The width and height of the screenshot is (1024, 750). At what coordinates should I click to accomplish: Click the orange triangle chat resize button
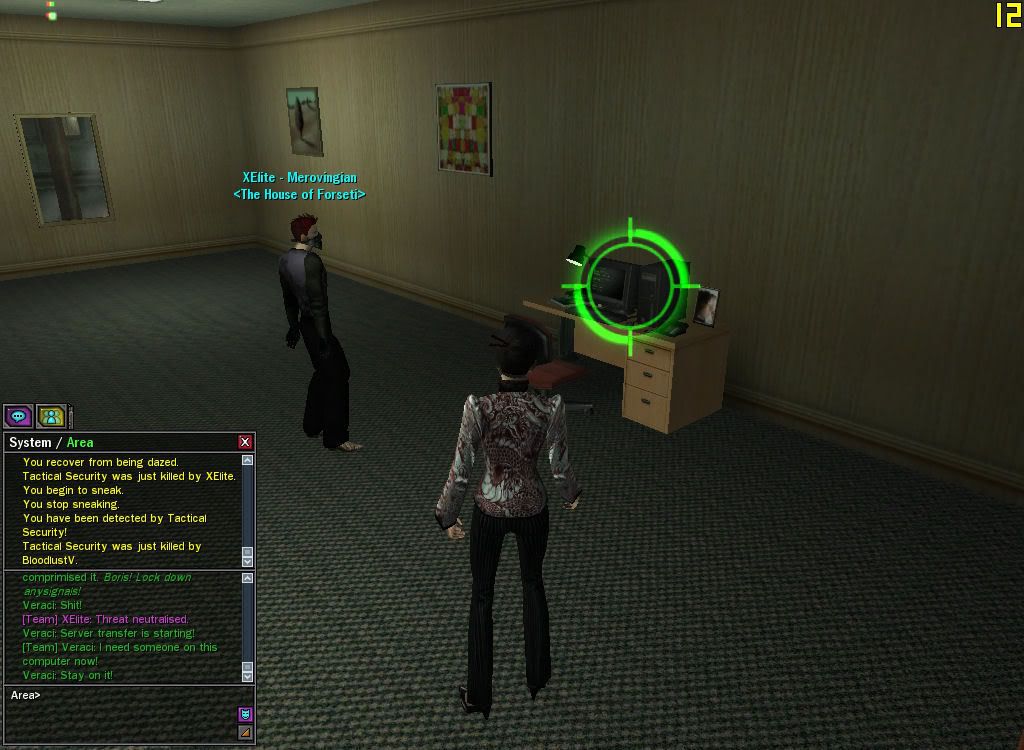pos(245,733)
